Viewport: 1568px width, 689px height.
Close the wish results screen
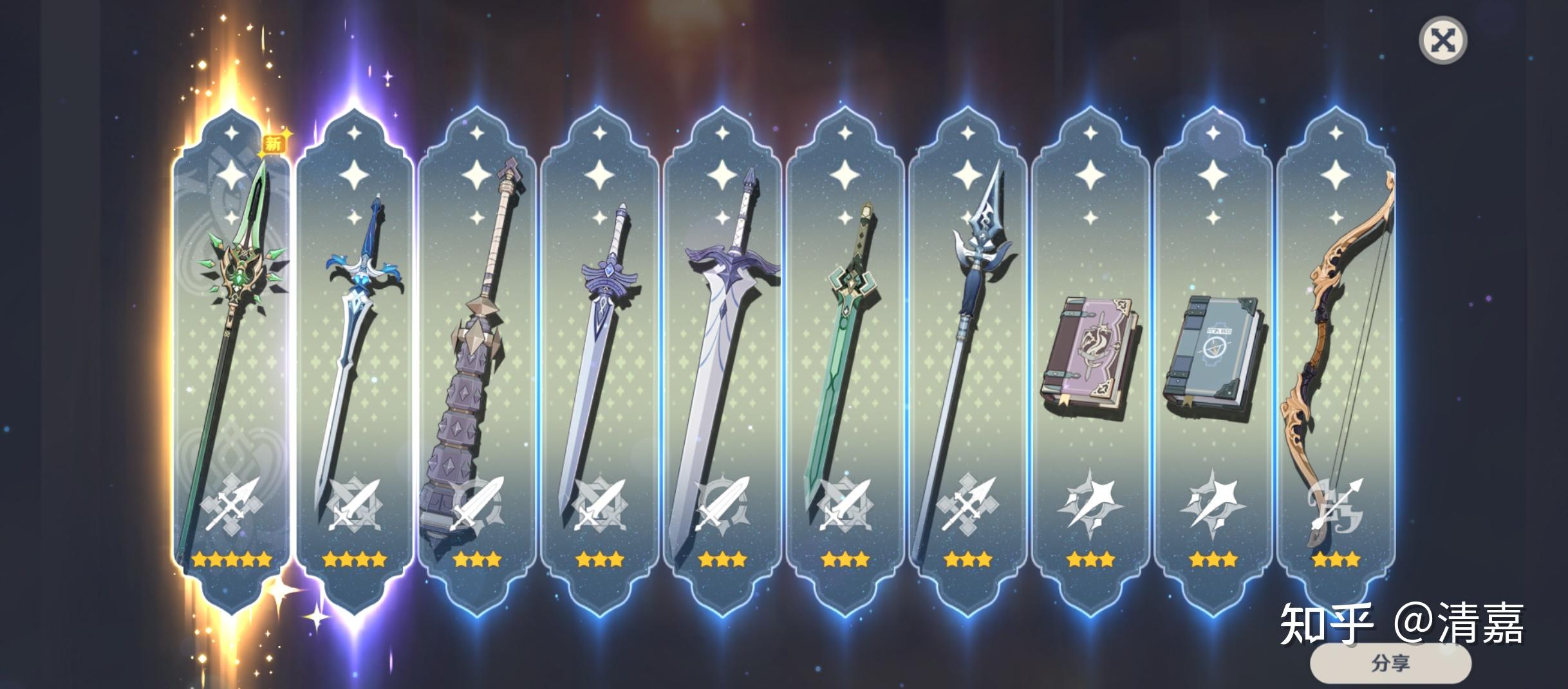(1442, 41)
